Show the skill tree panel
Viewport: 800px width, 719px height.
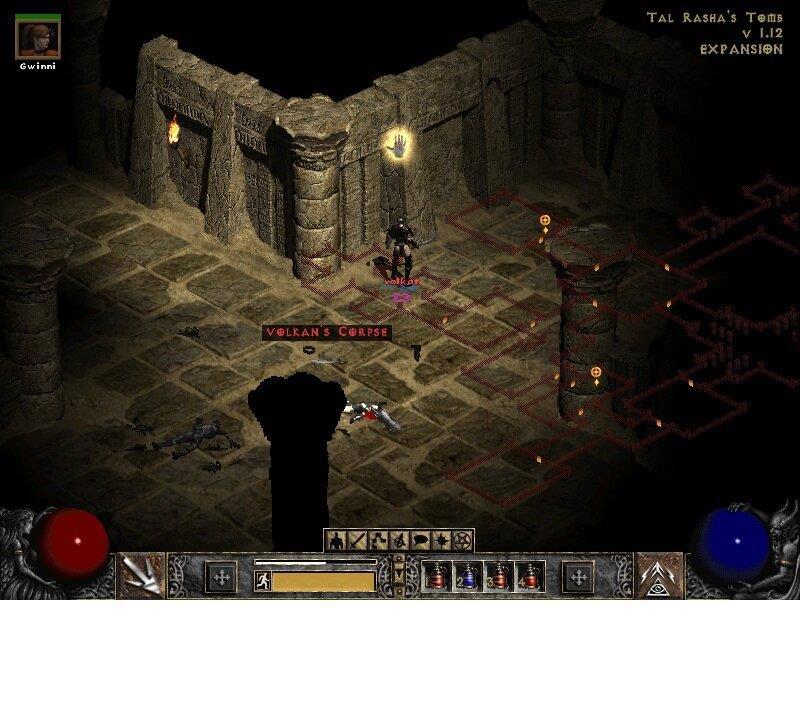click(377, 541)
